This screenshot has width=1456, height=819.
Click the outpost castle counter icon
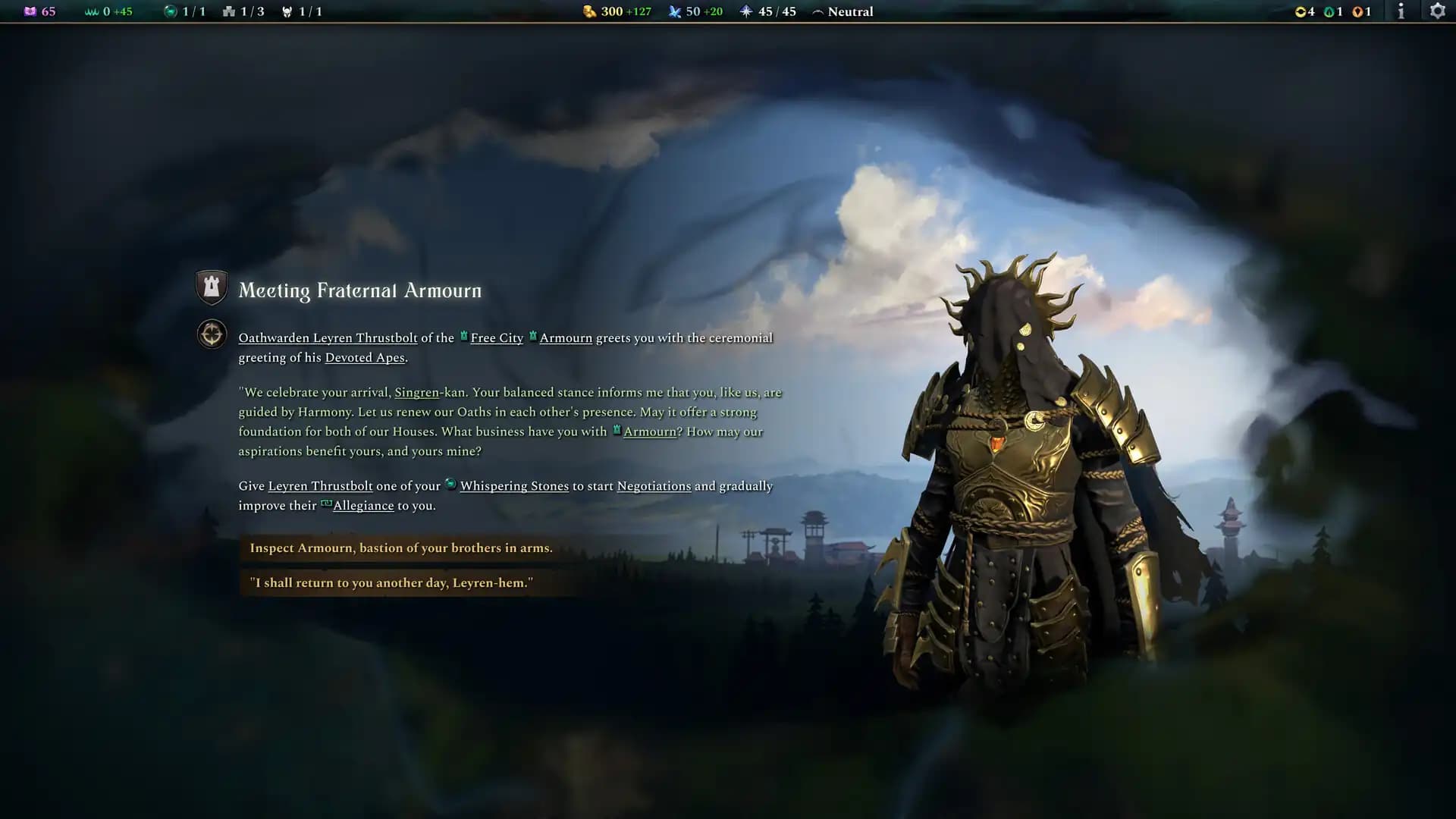[229, 11]
